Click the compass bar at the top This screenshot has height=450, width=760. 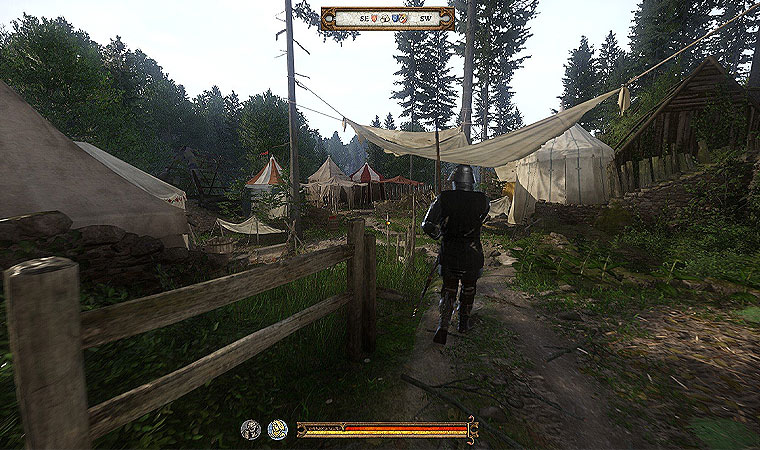pos(388,18)
